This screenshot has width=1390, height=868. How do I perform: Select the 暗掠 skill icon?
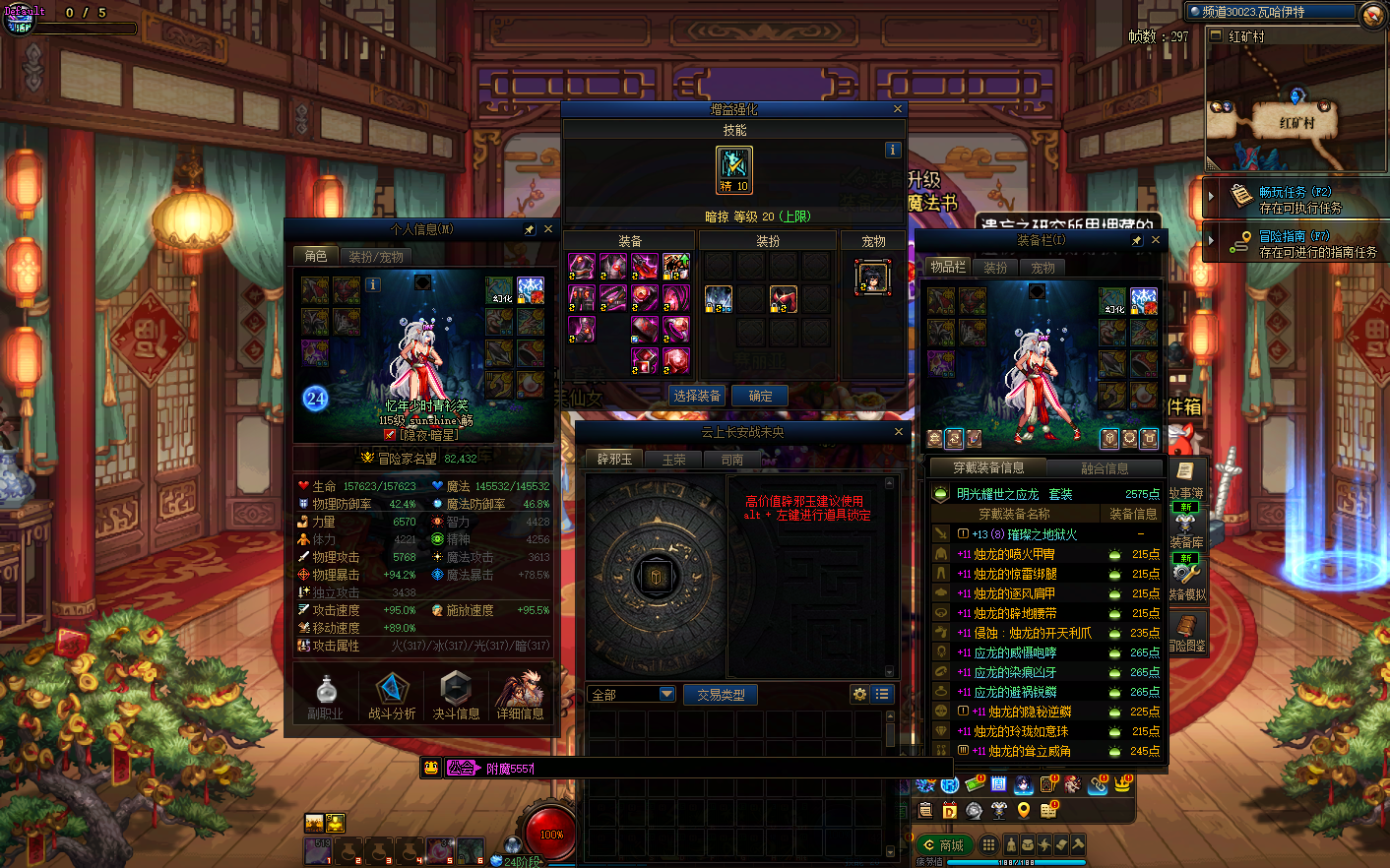734,169
